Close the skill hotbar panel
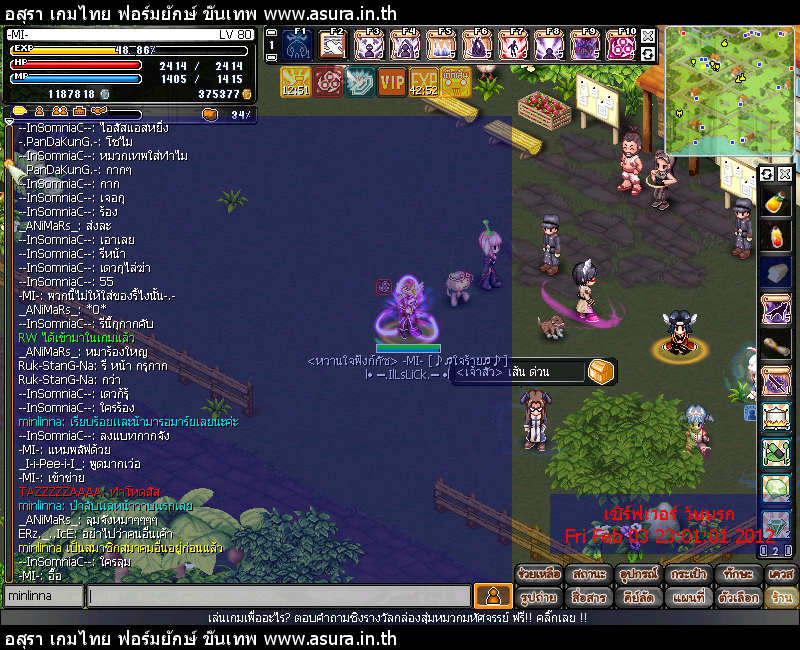Viewport: 800px width, 650px height. click(648, 35)
